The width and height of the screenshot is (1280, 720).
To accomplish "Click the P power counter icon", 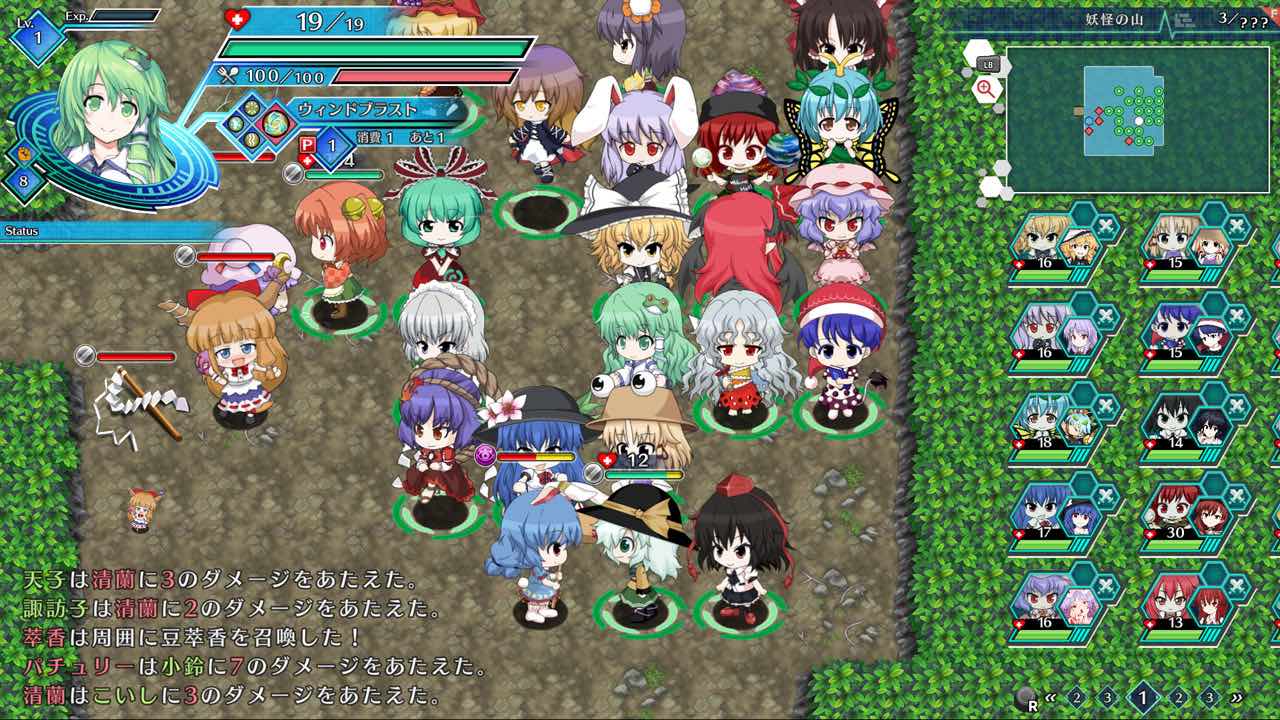I will pyautogui.click(x=308, y=144).
